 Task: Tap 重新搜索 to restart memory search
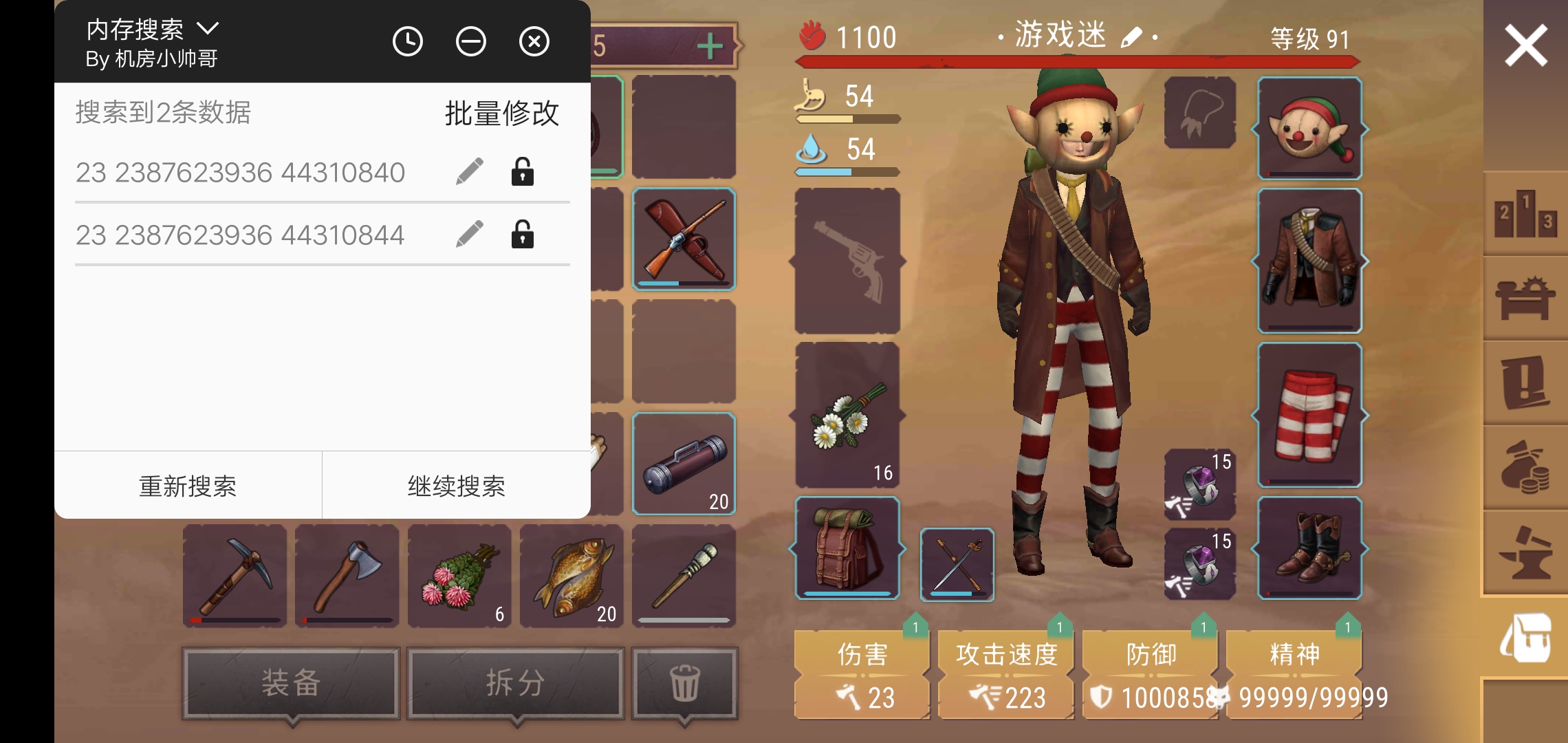[188, 486]
